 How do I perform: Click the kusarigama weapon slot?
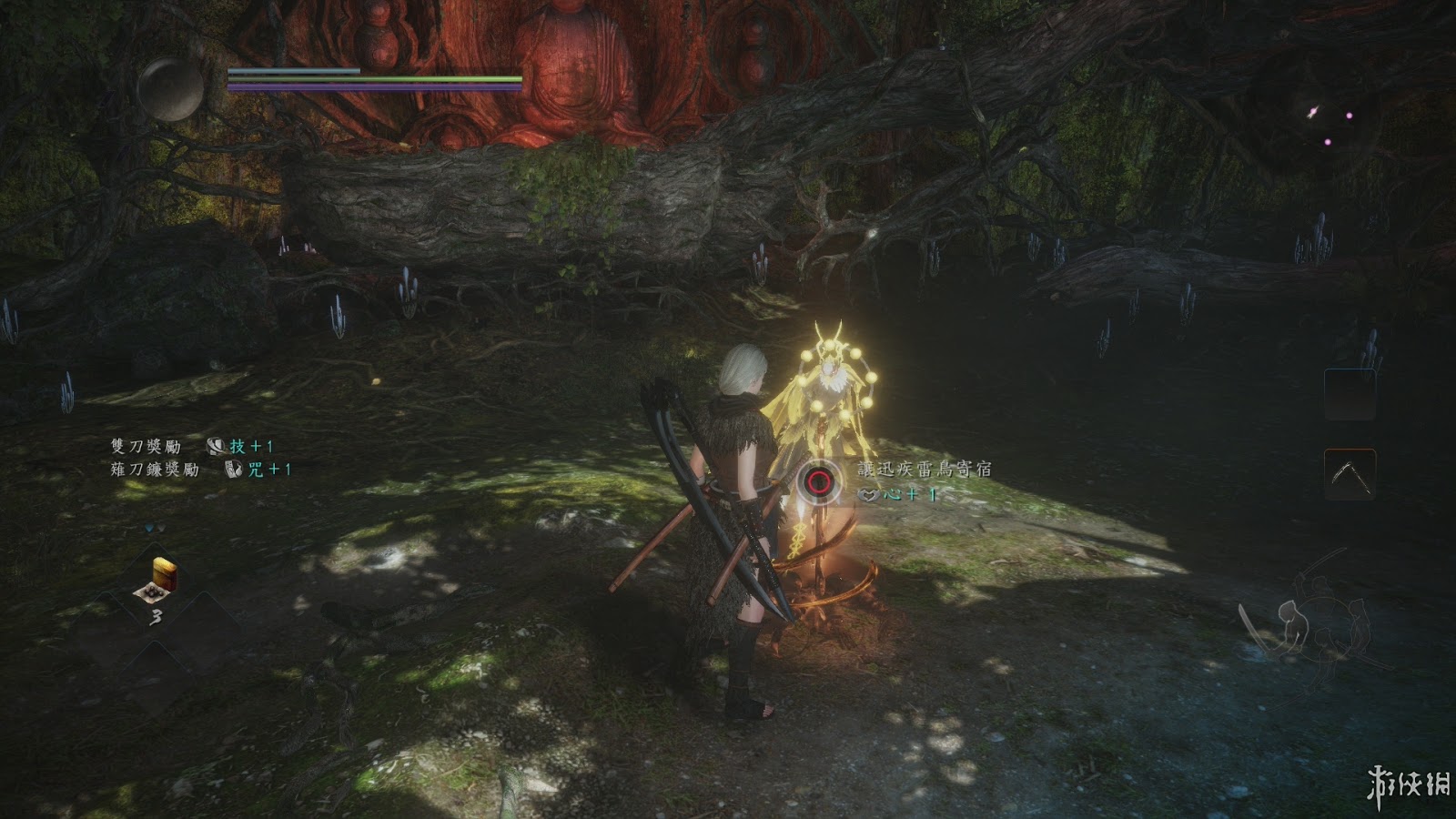(1349, 474)
